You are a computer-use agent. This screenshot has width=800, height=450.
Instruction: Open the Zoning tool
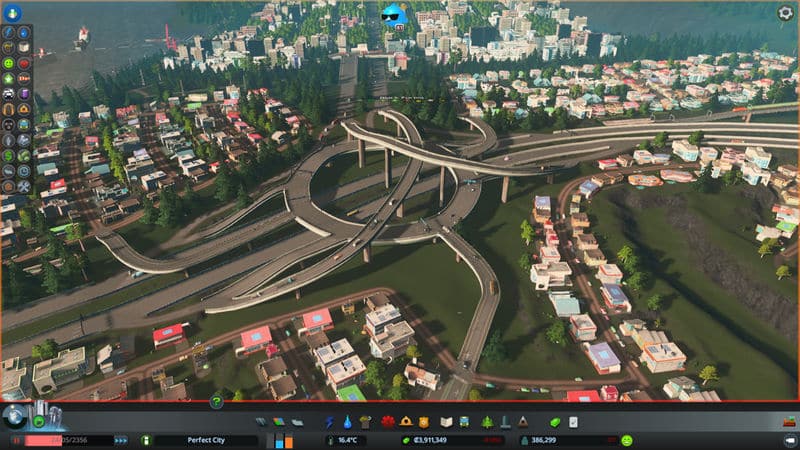tap(278, 422)
